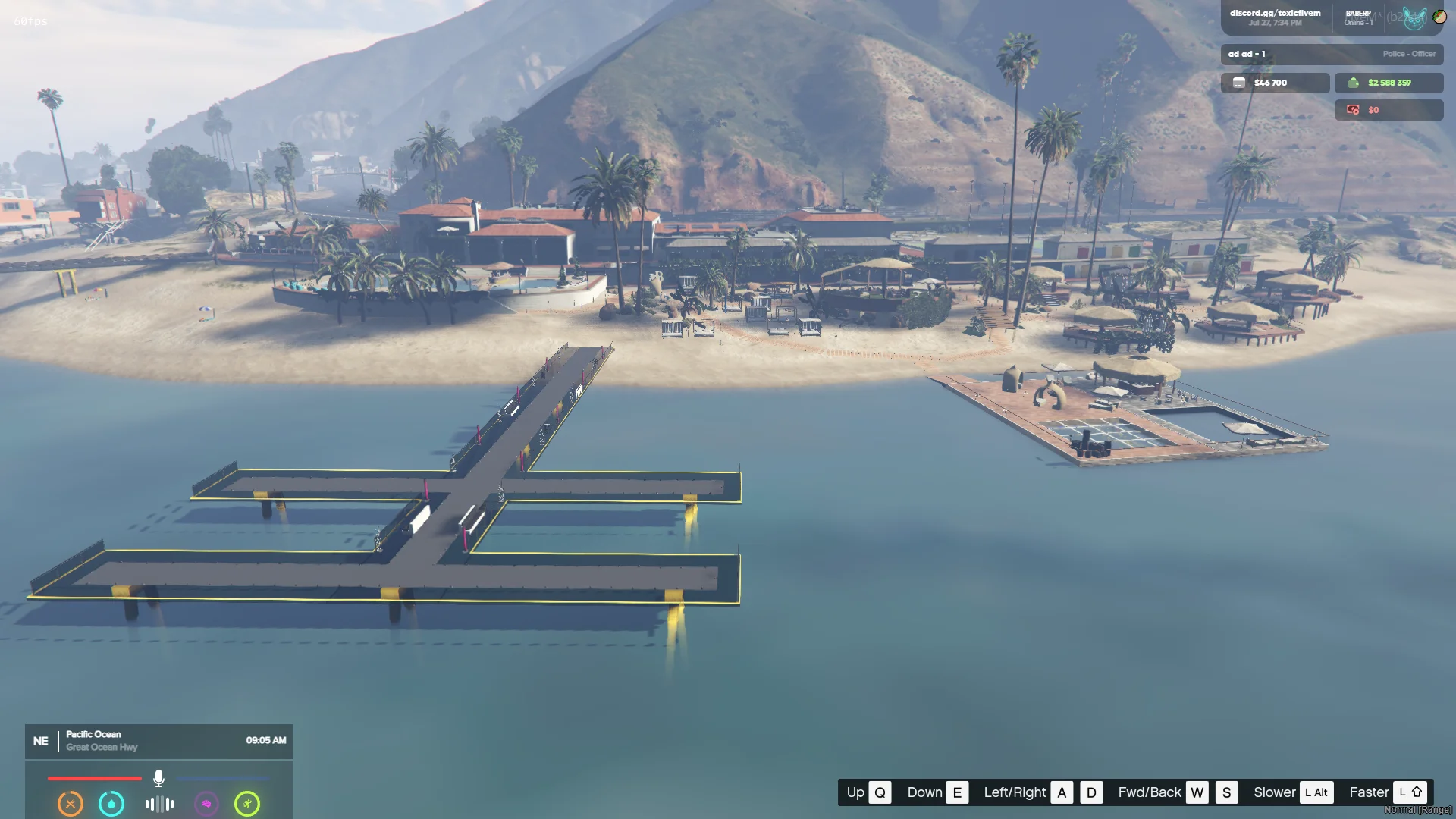Click the bank card balance icon
Screen dimensions: 1456x819
[1239, 83]
